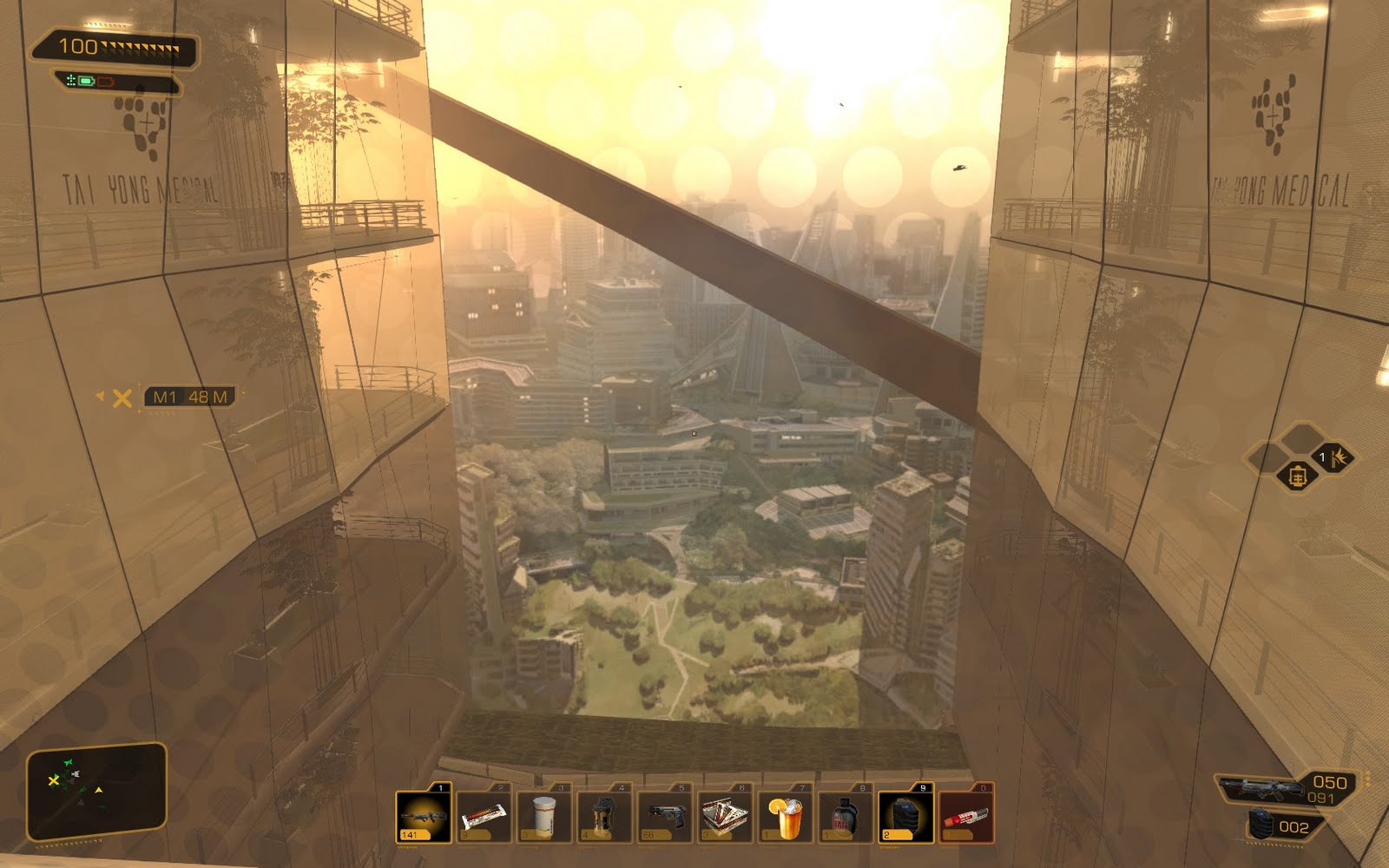
Task: Use the red and white syringe slot
Action: 966,816
